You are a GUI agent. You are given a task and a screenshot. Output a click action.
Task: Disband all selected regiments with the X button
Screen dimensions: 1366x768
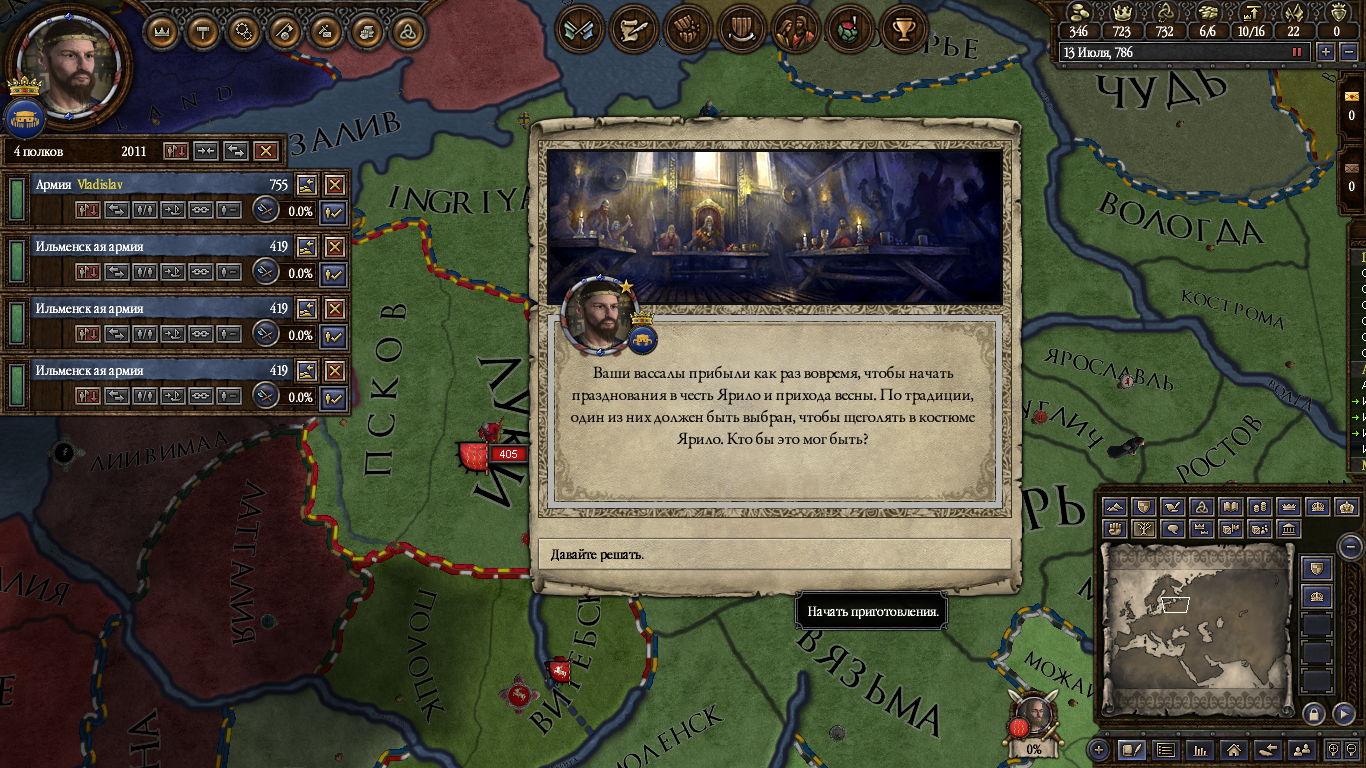pyautogui.click(x=265, y=151)
